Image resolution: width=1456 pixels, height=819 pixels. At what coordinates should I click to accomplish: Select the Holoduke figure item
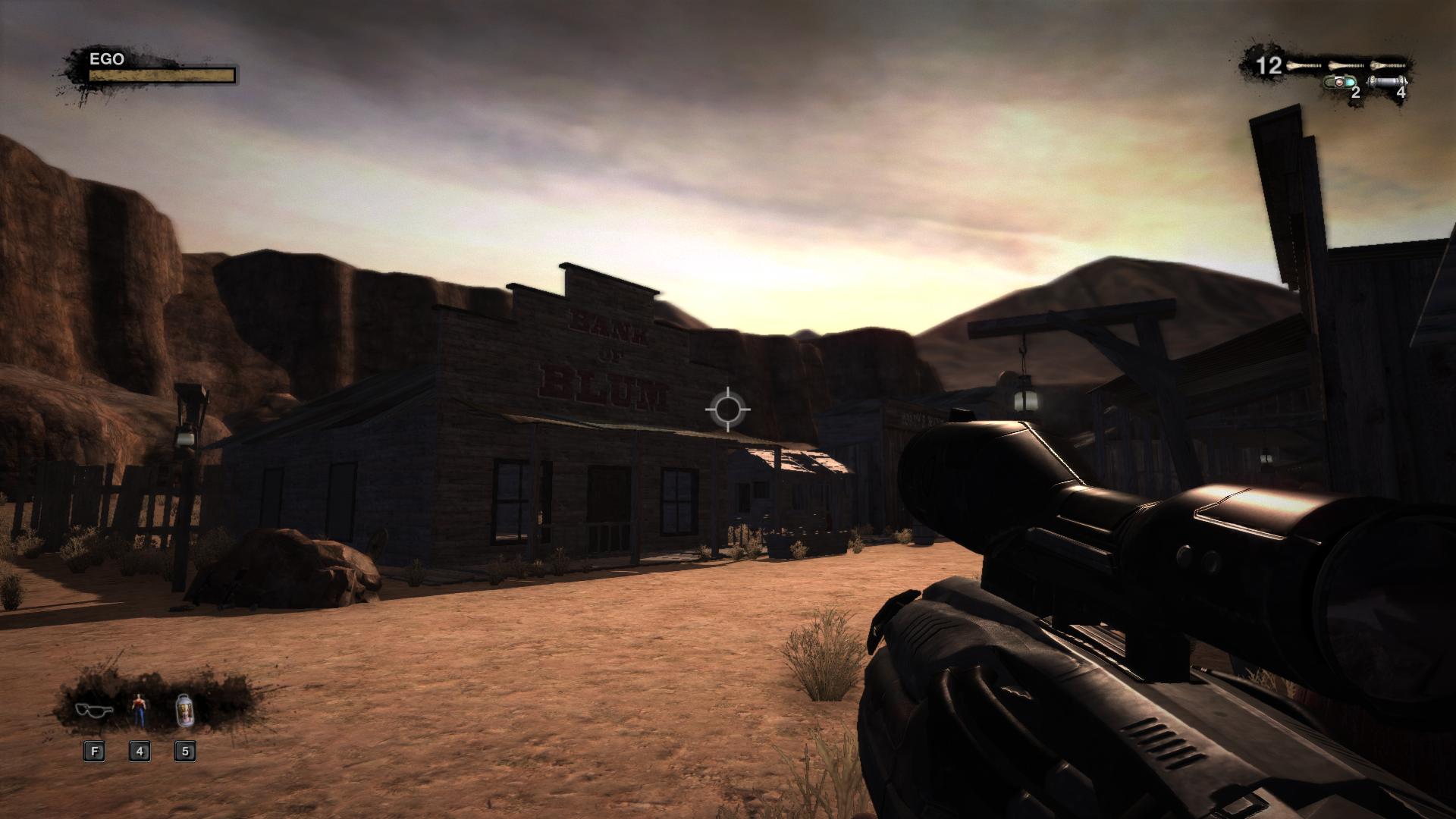click(139, 709)
